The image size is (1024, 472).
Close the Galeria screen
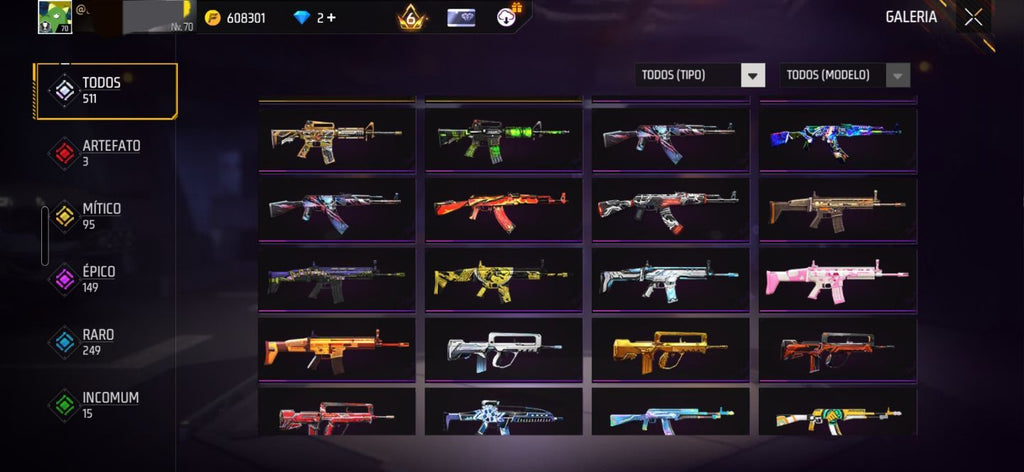pos(973,17)
